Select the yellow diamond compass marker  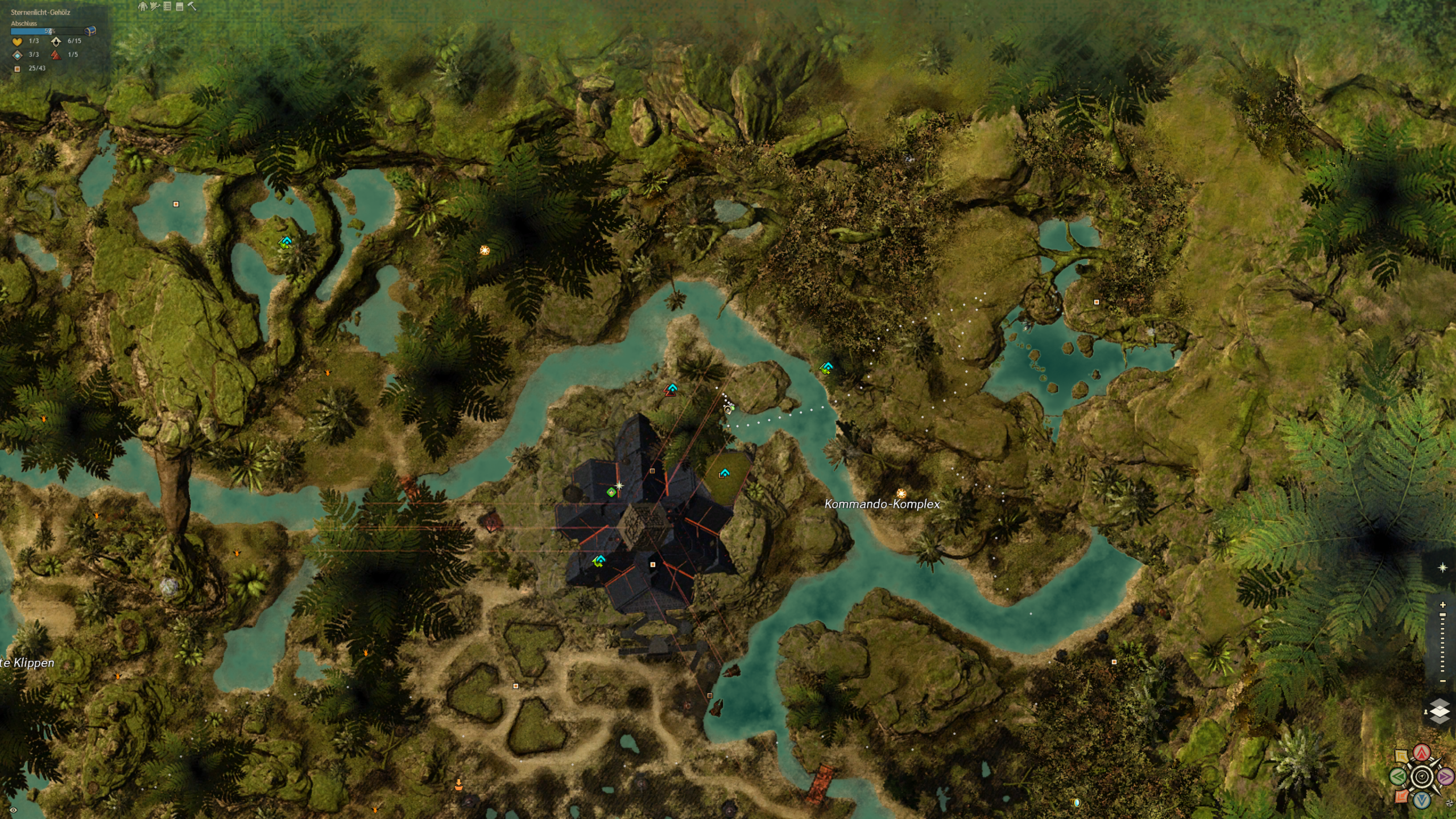pyautogui.click(x=1401, y=757)
